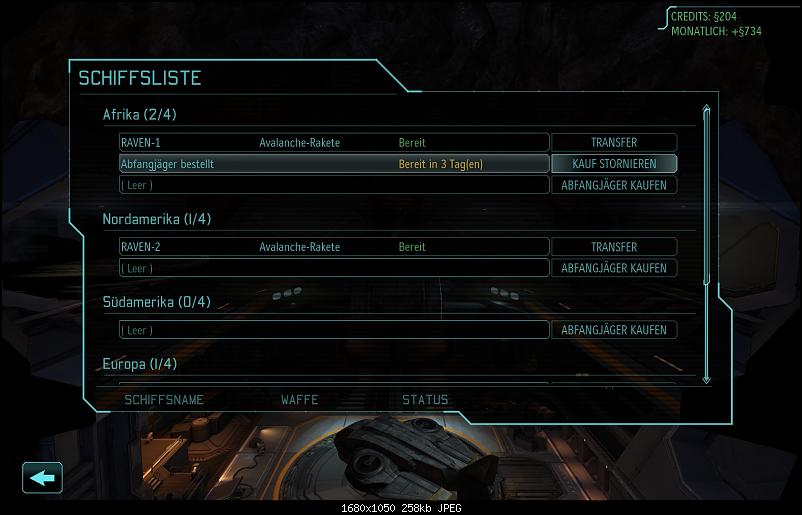
Task: Go back with the arrow button
Action: click(42, 478)
